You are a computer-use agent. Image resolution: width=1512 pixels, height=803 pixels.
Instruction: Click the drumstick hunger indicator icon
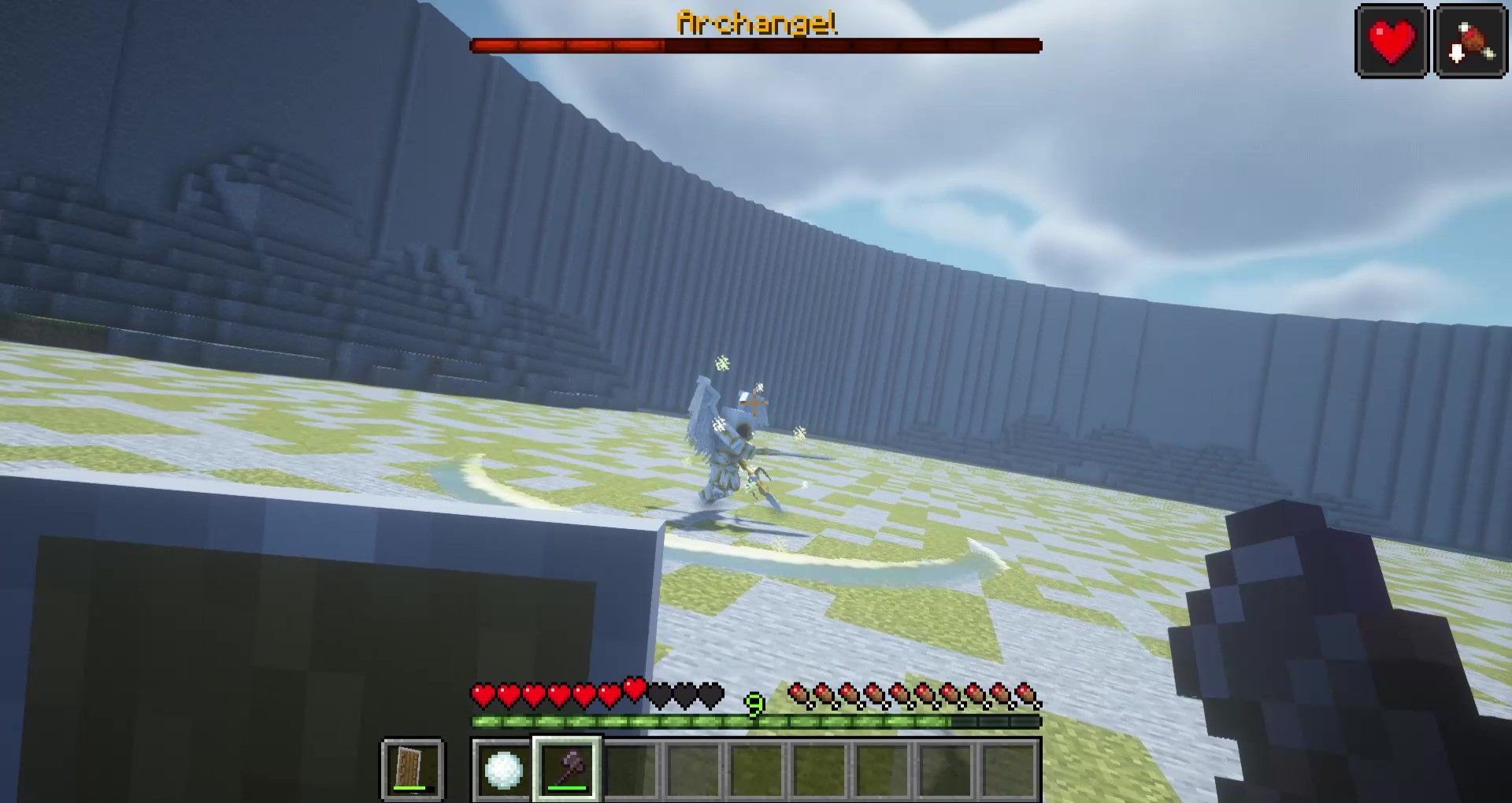[x=1469, y=39]
